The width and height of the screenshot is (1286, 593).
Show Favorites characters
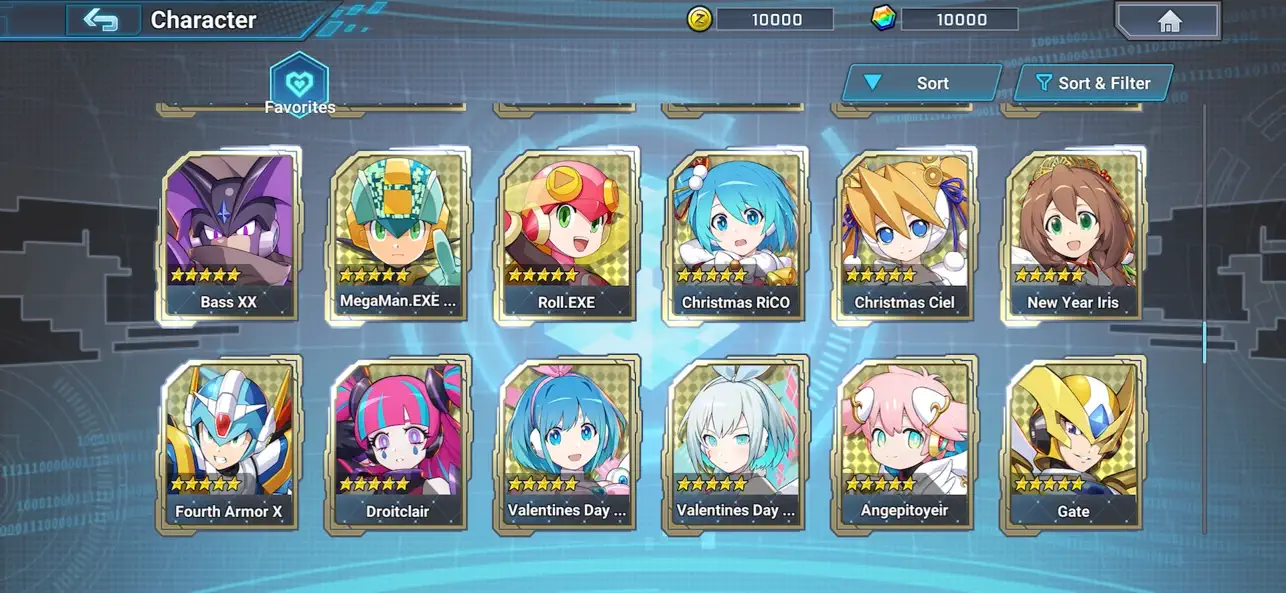point(299,86)
